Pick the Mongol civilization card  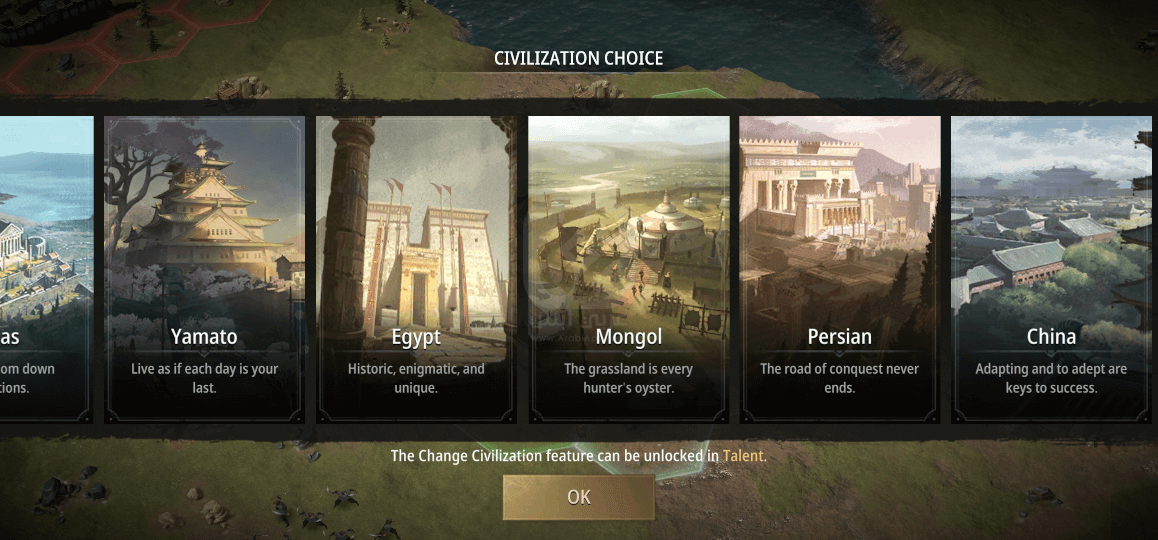click(628, 270)
